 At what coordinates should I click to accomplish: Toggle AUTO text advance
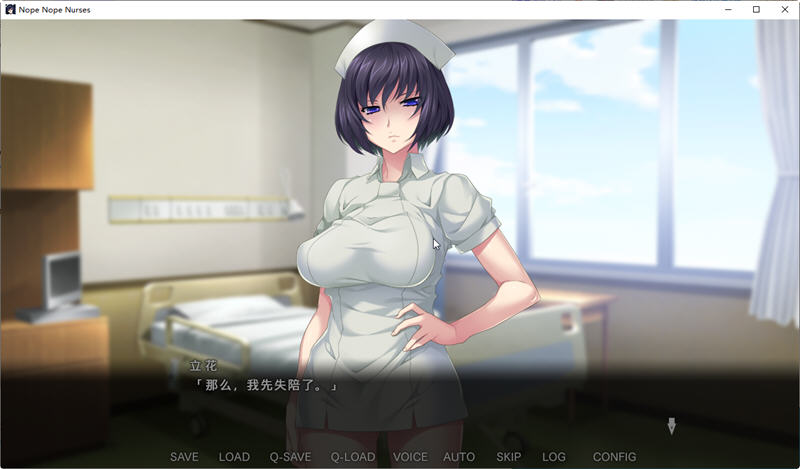[x=459, y=457]
